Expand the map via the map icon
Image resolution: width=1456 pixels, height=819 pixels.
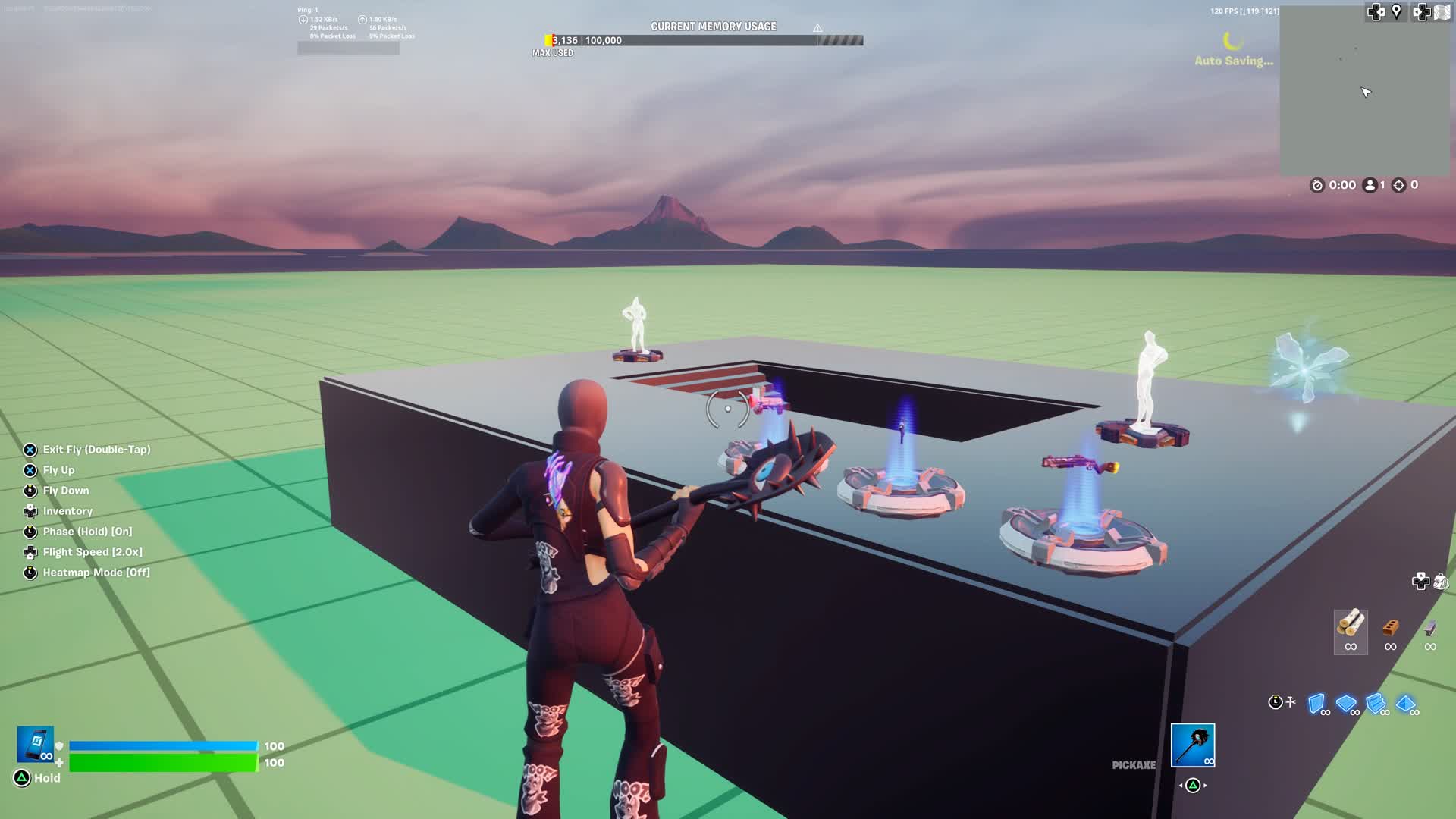[1442, 11]
